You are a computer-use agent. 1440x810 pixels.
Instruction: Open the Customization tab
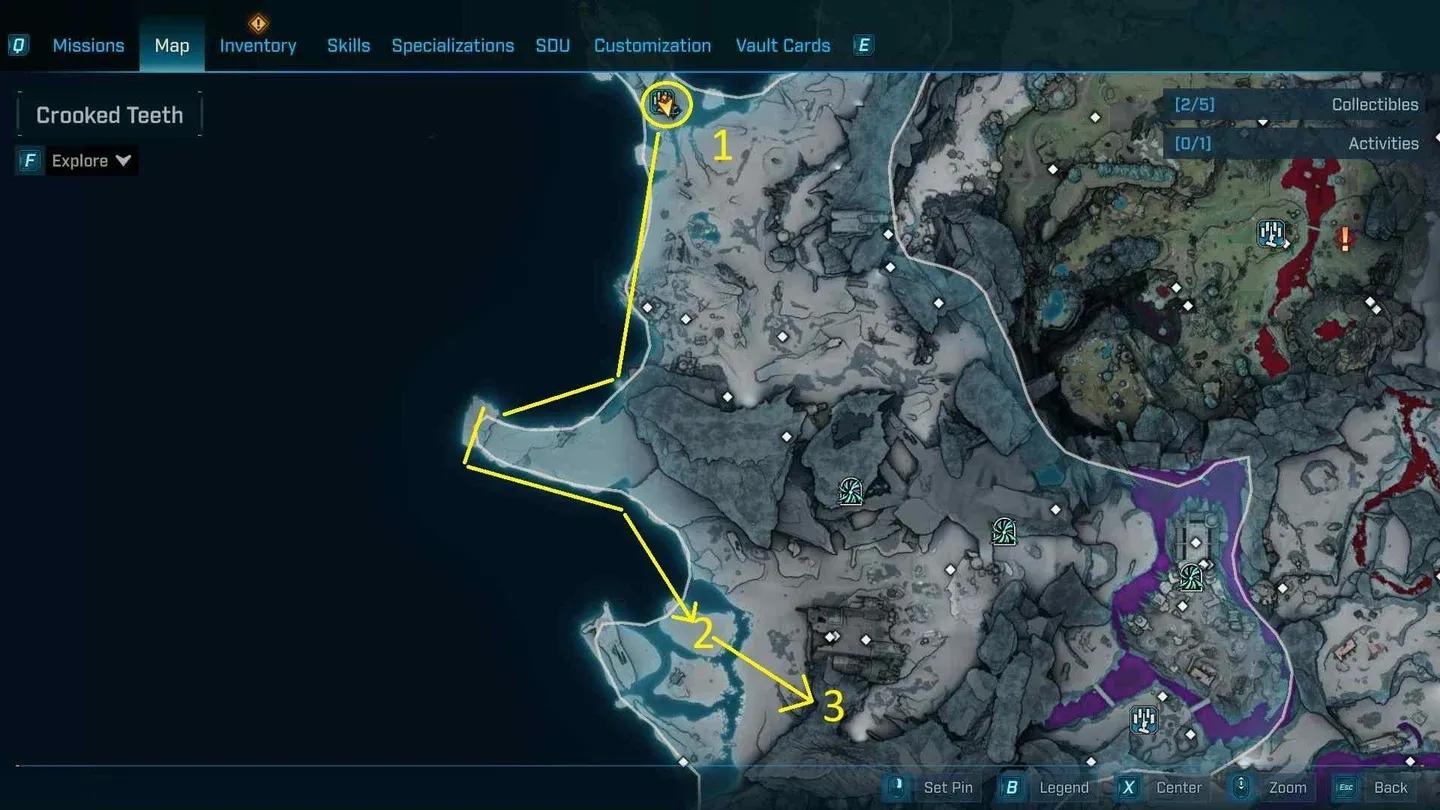(x=652, y=45)
